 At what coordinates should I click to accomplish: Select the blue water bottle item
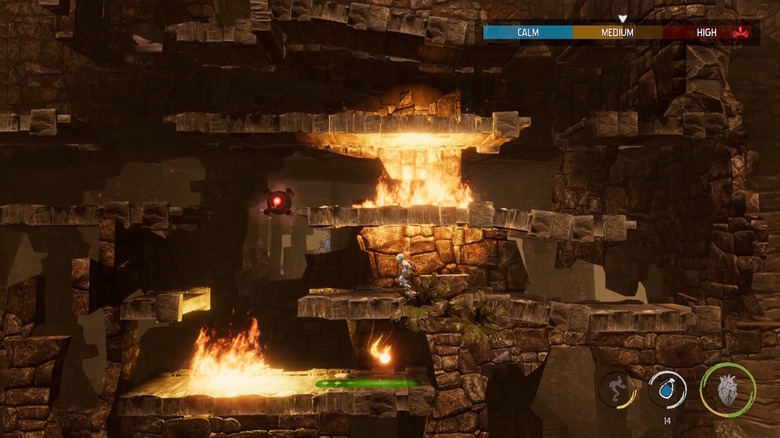(667, 388)
